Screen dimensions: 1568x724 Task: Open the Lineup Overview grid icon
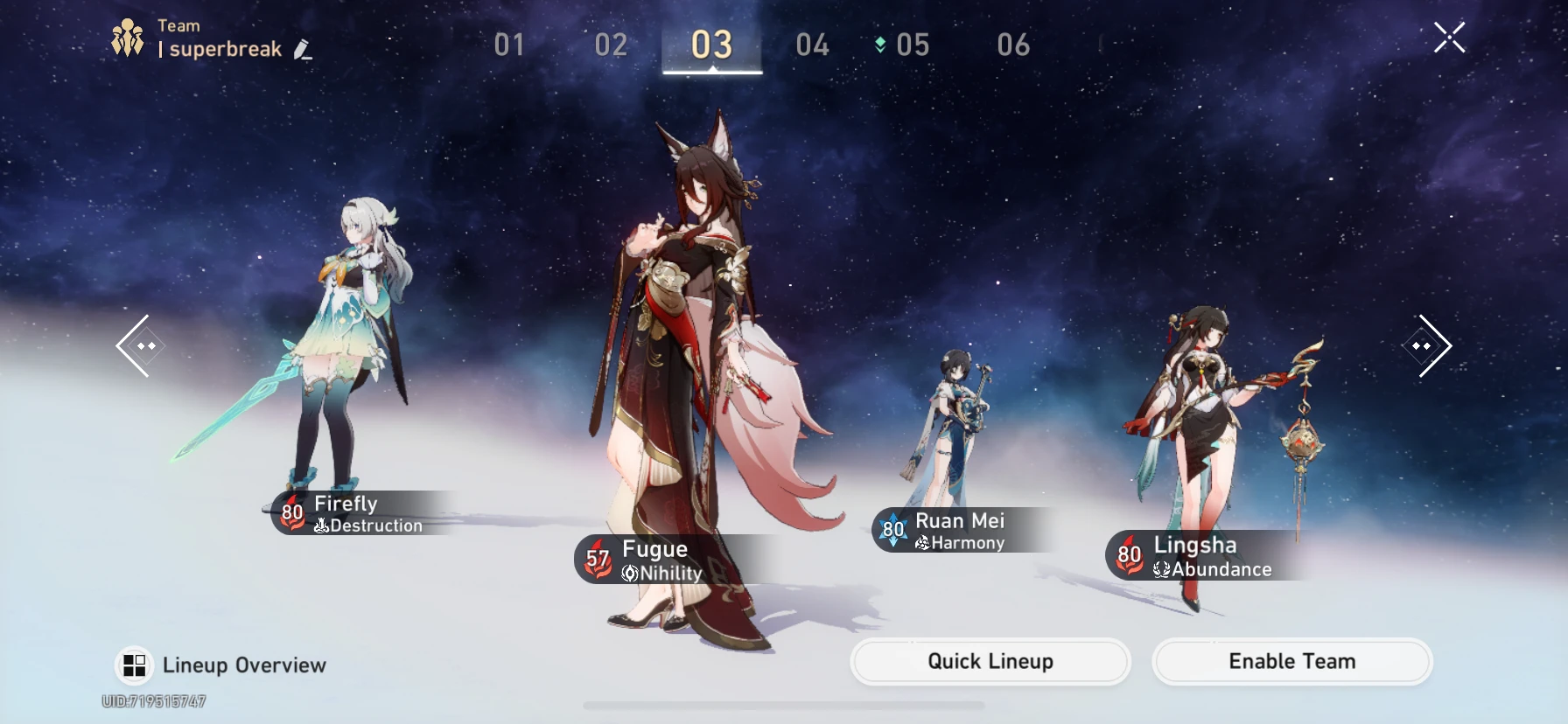135,665
